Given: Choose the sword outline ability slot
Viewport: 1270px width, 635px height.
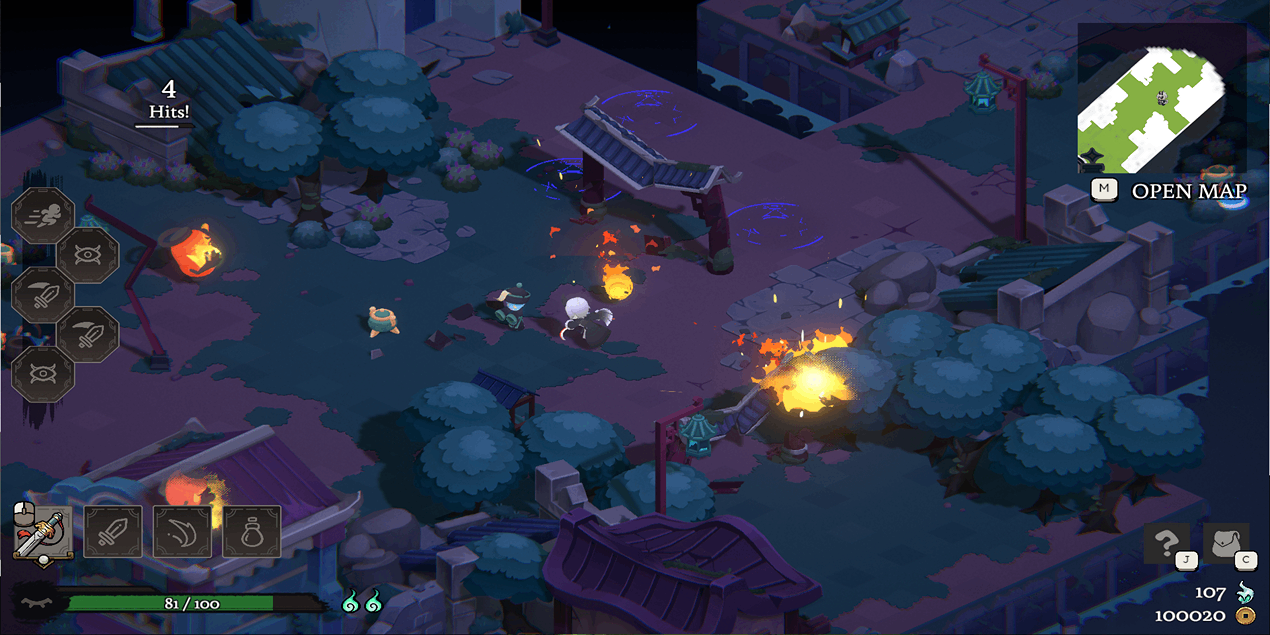Looking at the screenshot, I should click(x=112, y=531).
